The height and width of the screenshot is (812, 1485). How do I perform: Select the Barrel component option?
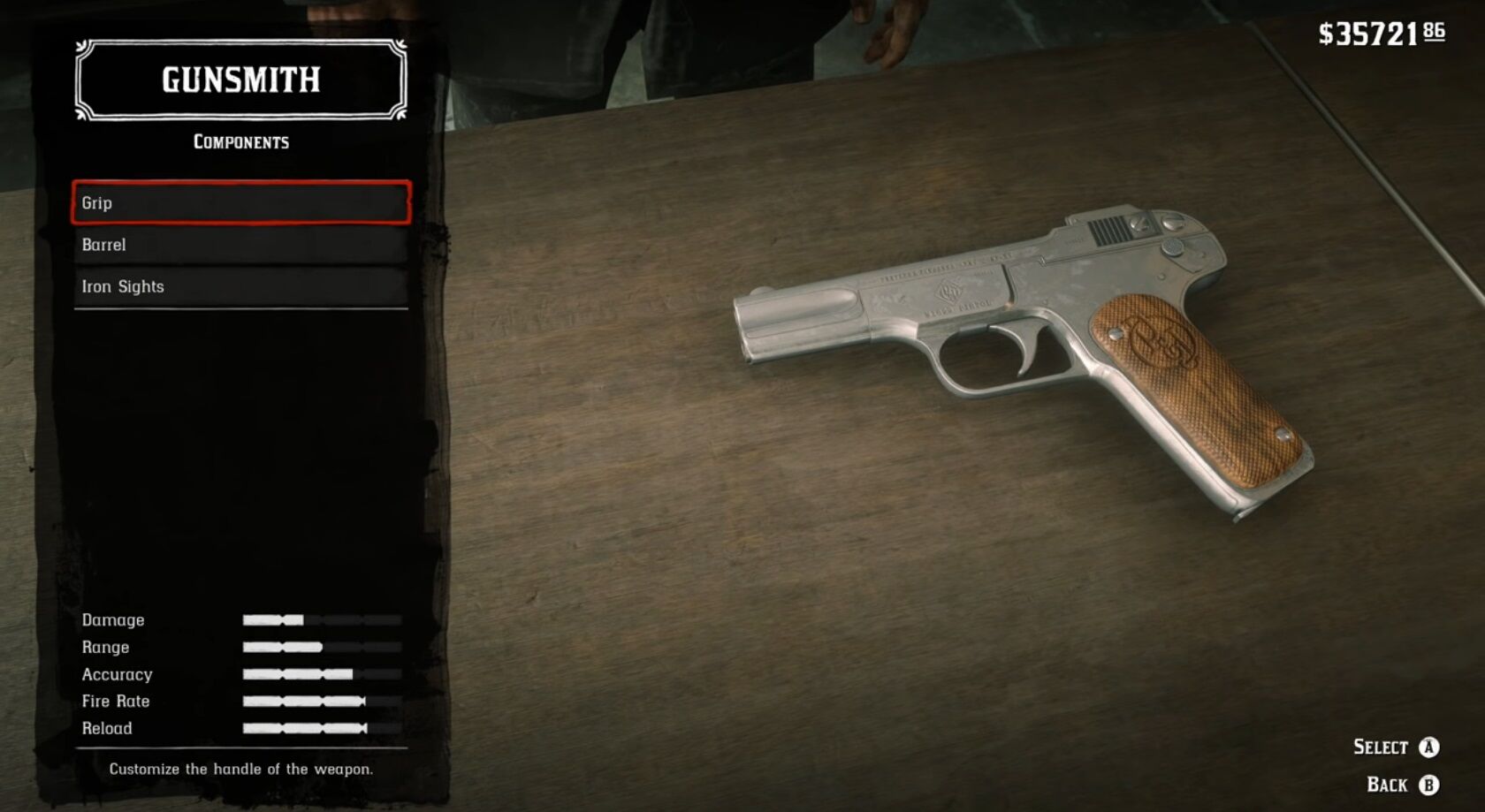click(239, 245)
